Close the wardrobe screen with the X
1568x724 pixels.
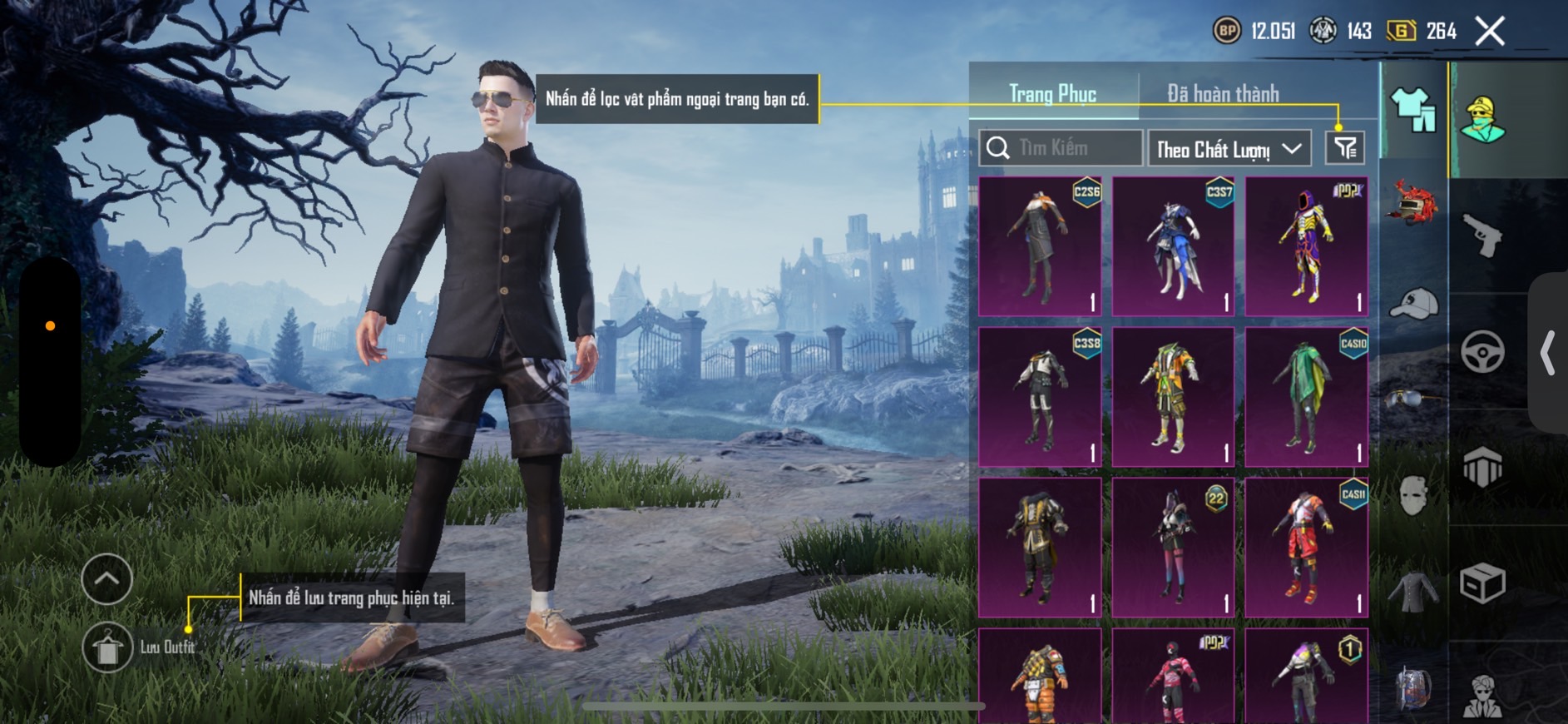[1490, 32]
